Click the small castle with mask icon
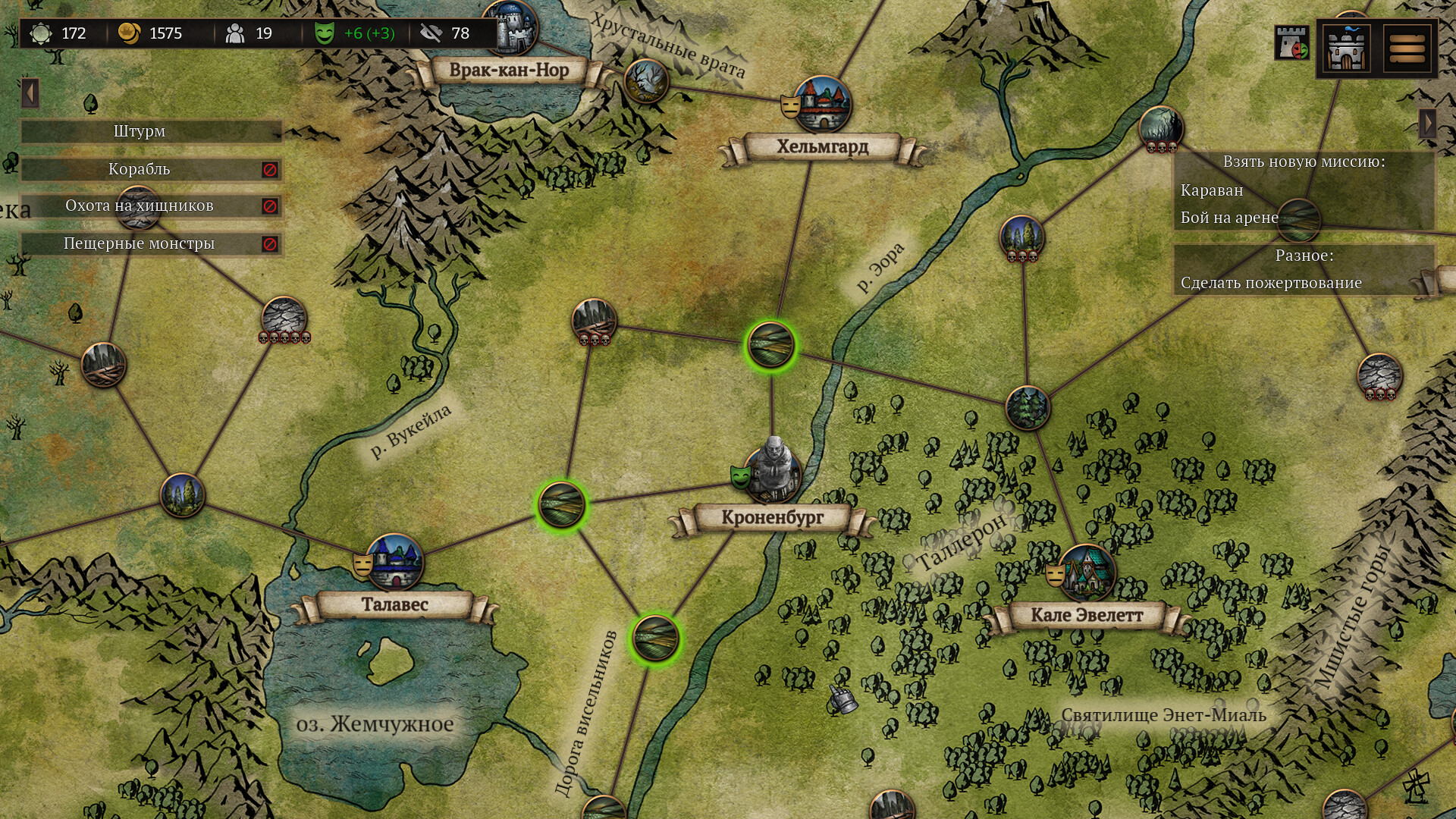Screen dimensions: 1456x819 pos(1291,43)
